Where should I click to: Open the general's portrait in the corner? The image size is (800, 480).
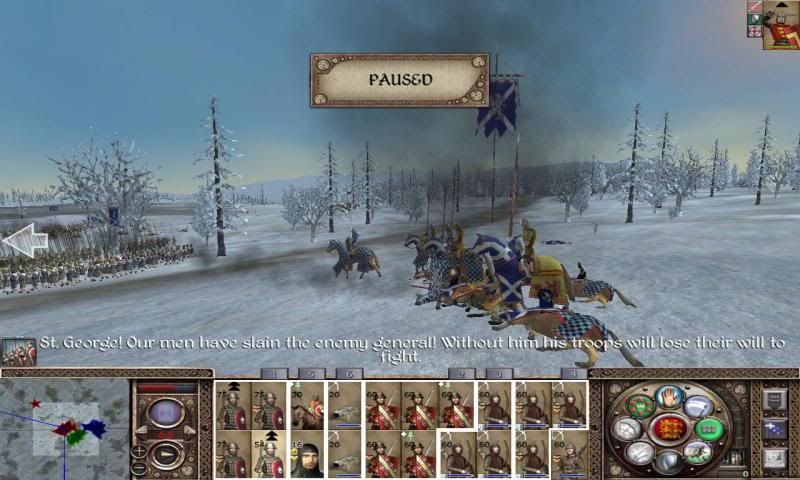[779, 25]
